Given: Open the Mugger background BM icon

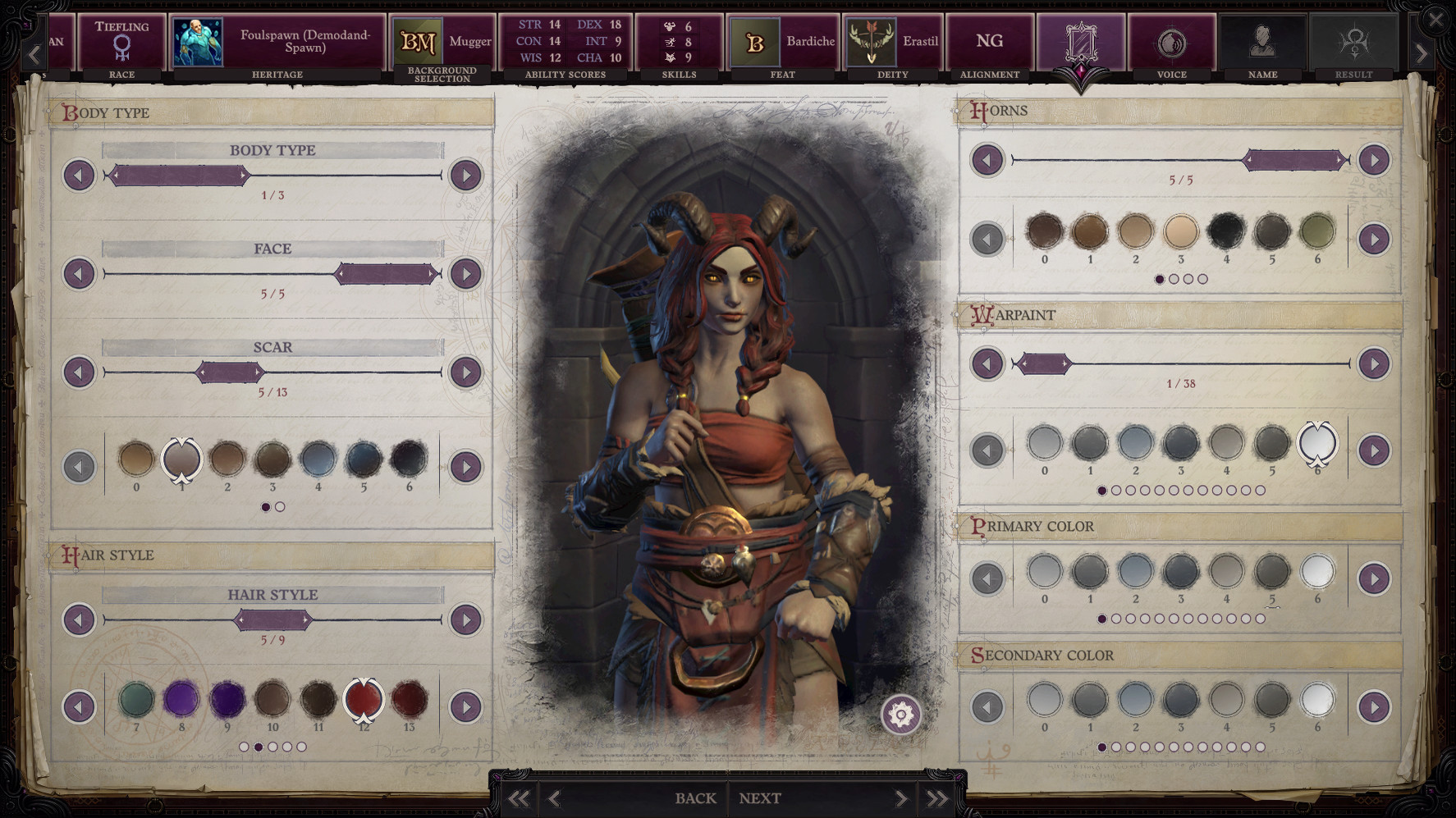Looking at the screenshot, I should [x=420, y=39].
